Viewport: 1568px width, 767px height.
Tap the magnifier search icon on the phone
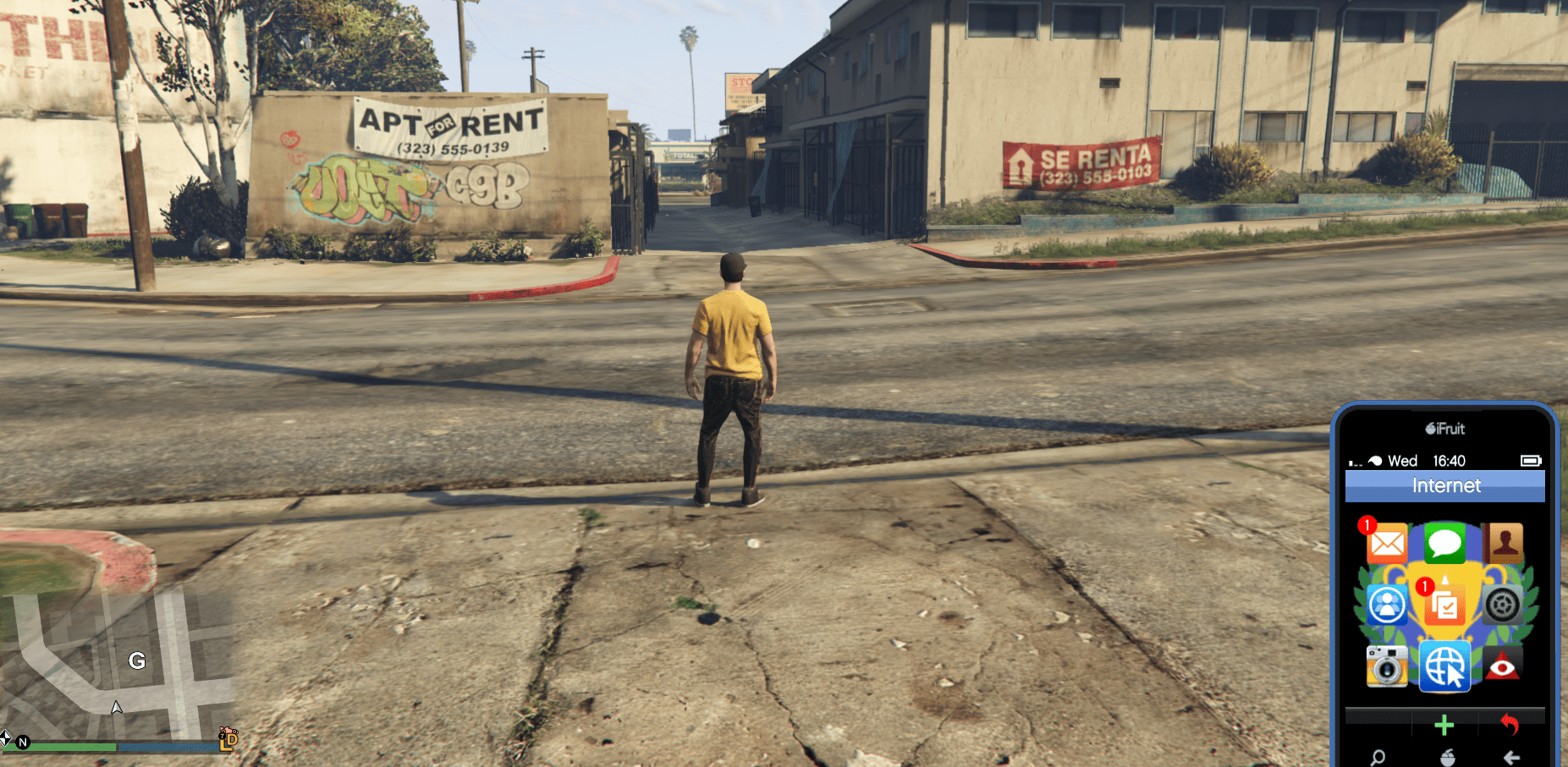click(1378, 758)
